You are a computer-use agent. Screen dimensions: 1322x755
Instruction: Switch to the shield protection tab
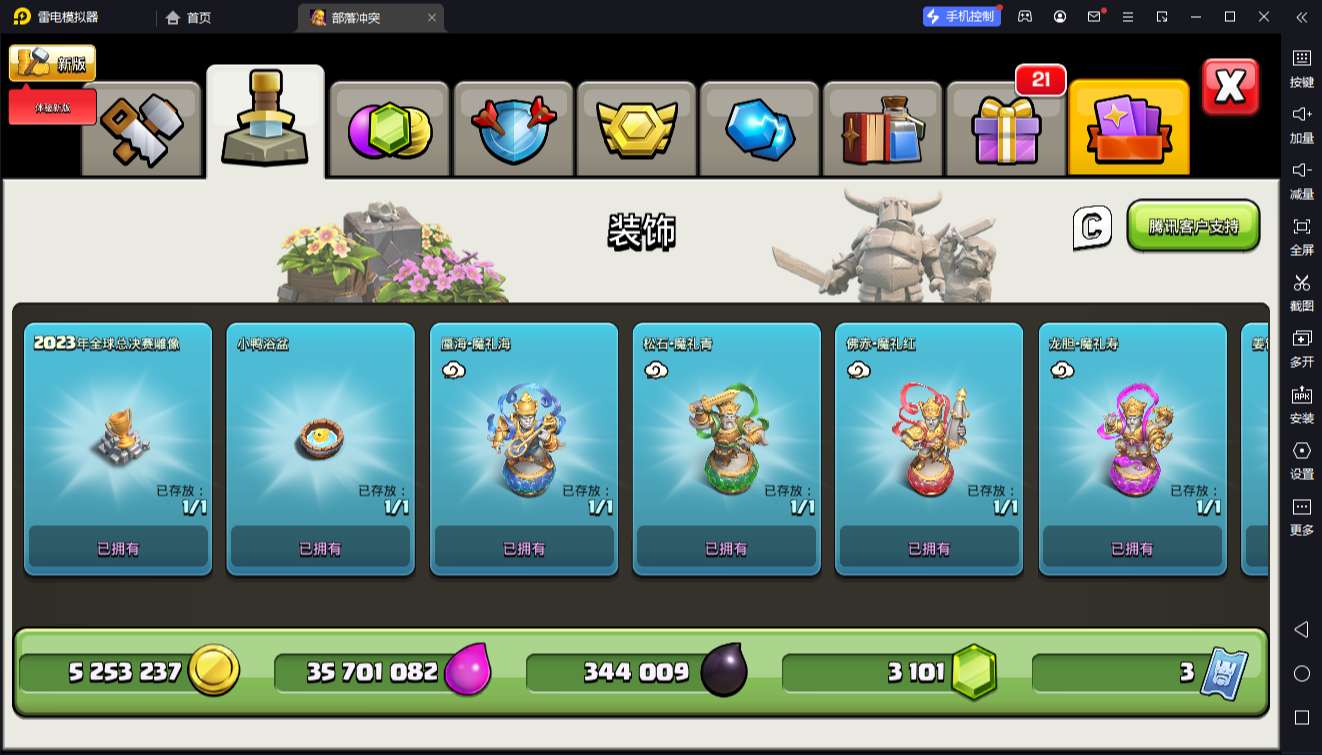pyautogui.click(x=513, y=129)
